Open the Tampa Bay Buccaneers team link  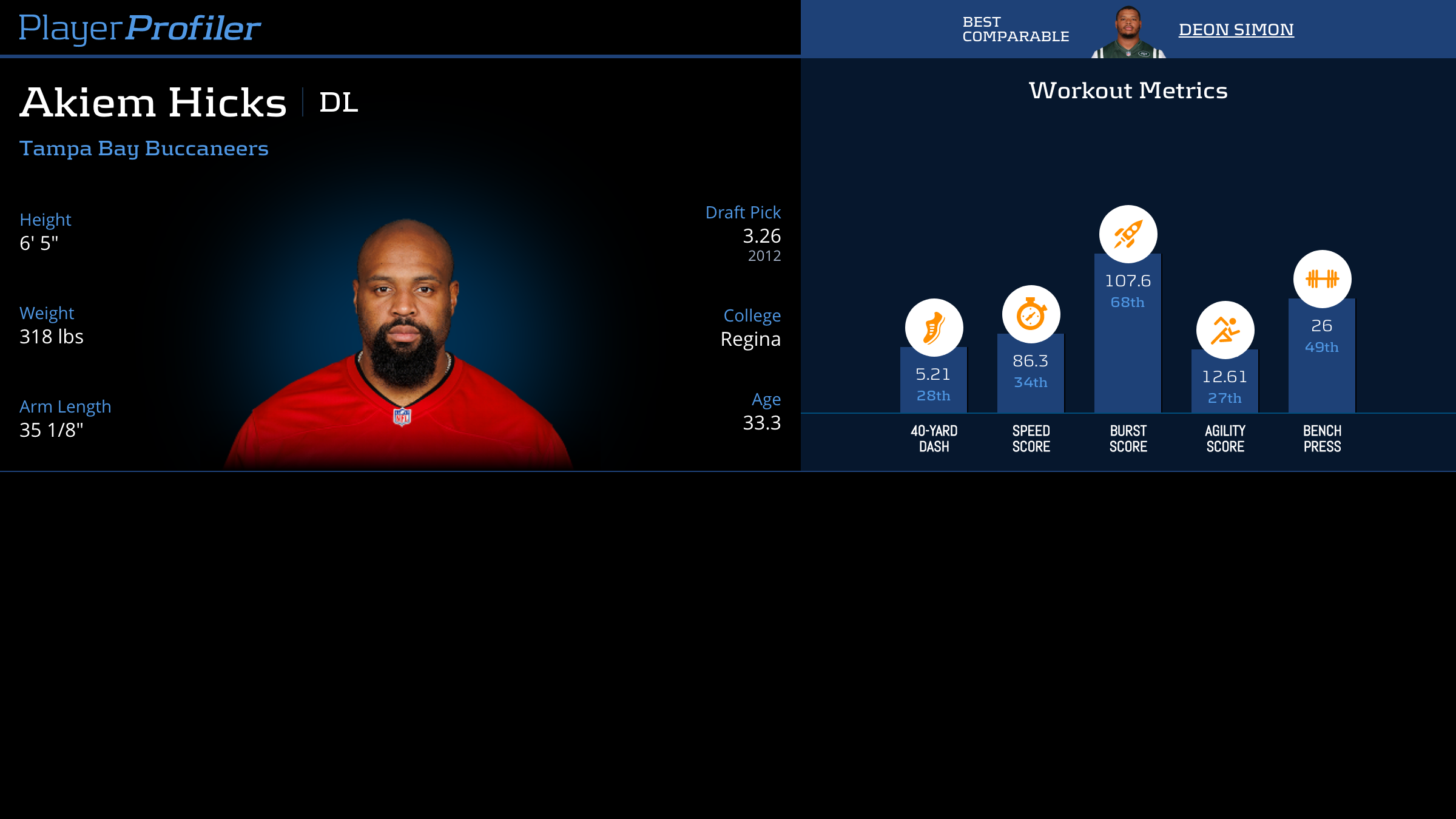tap(144, 148)
